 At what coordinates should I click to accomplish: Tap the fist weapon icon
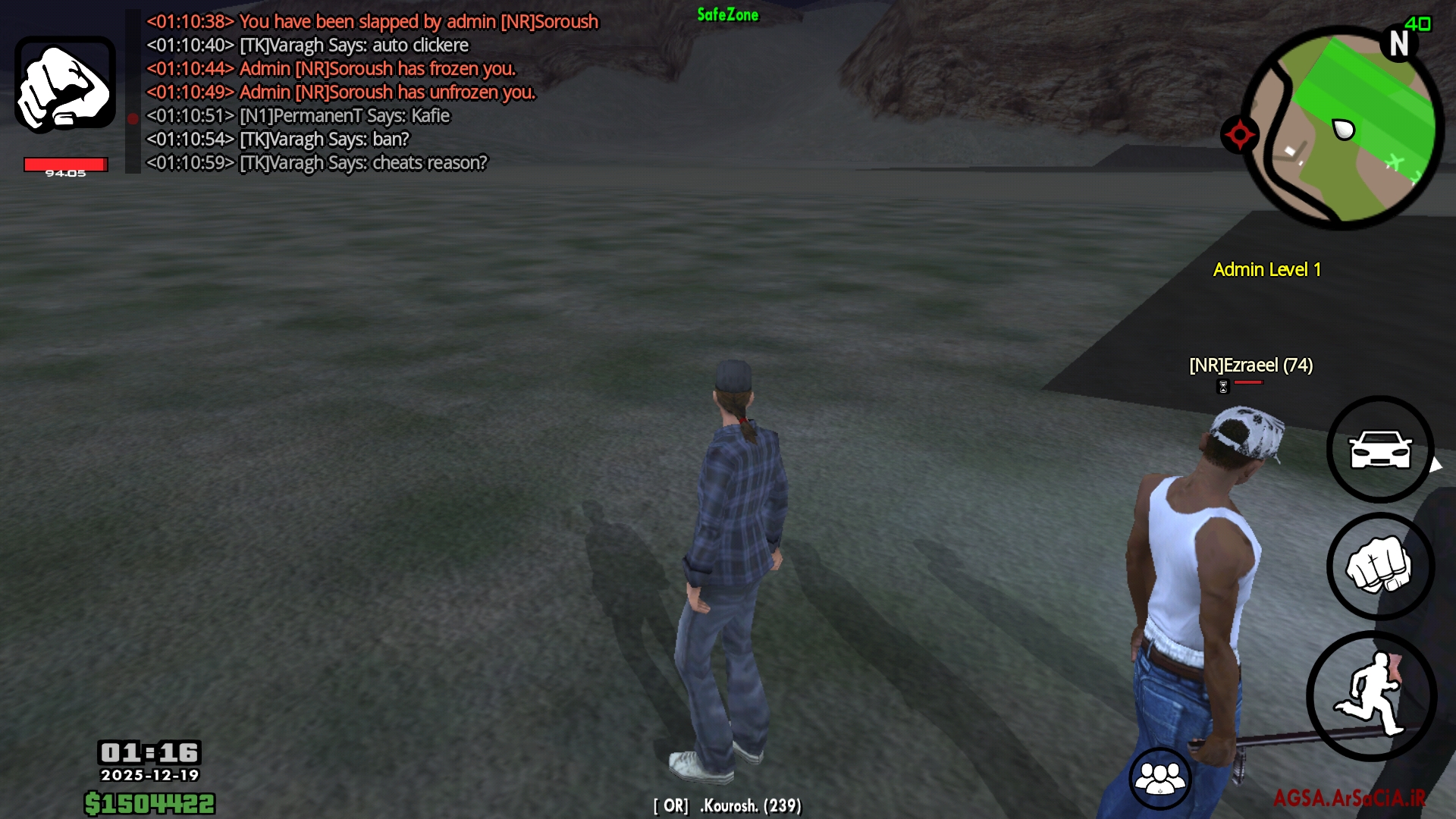(x=65, y=84)
